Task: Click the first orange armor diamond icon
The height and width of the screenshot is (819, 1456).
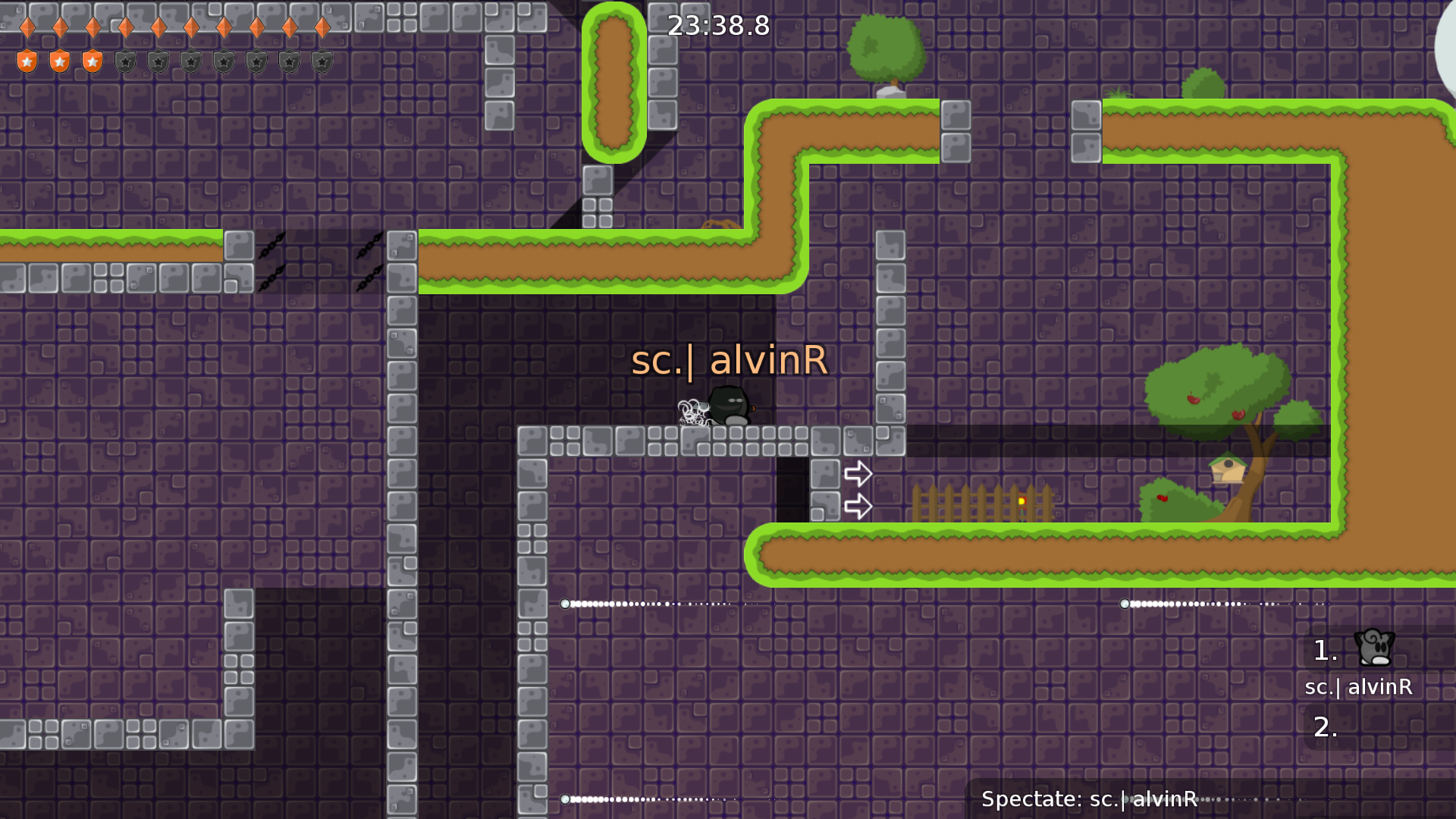Action: coord(27,27)
